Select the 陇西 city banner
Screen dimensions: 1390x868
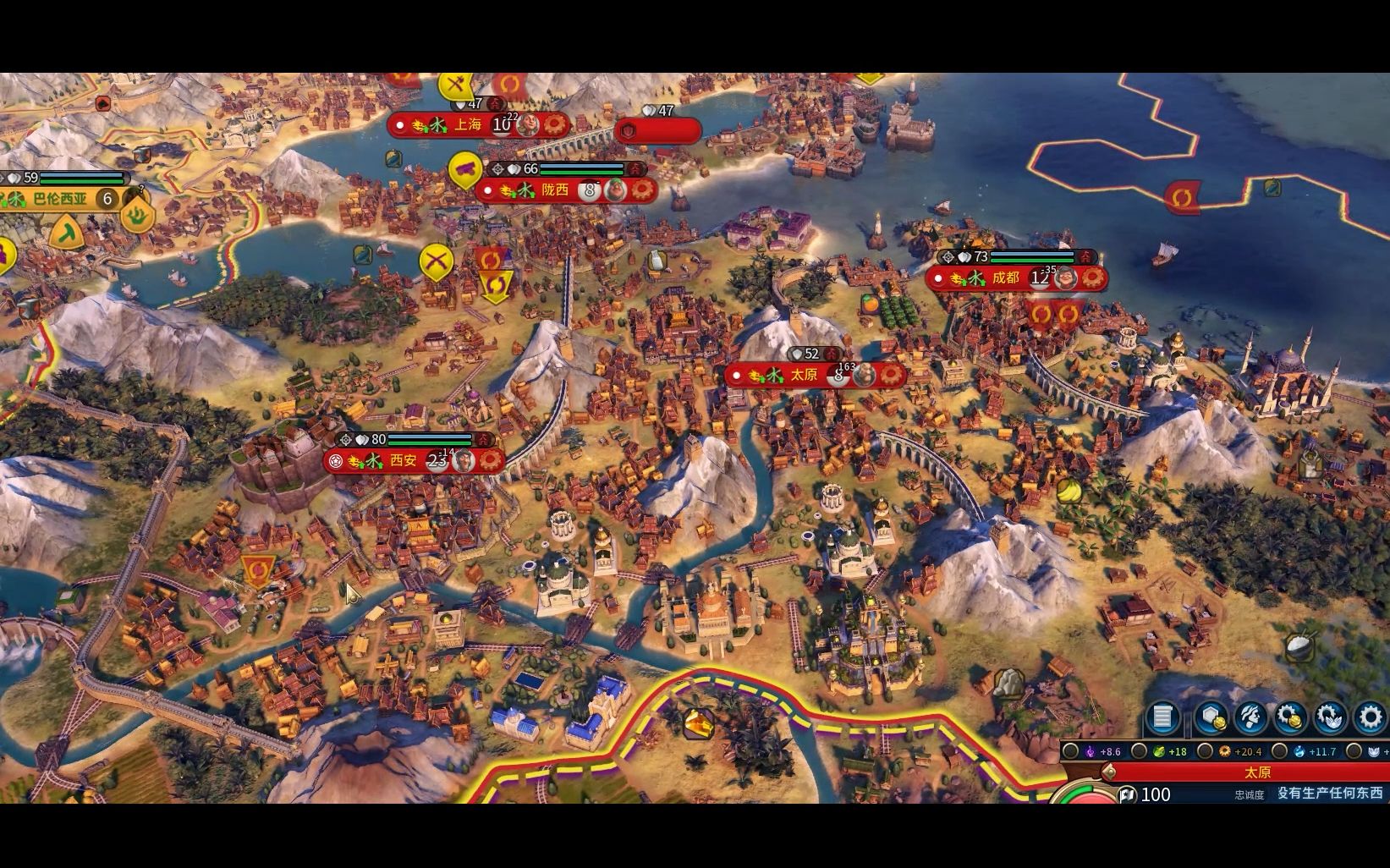[555, 190]
